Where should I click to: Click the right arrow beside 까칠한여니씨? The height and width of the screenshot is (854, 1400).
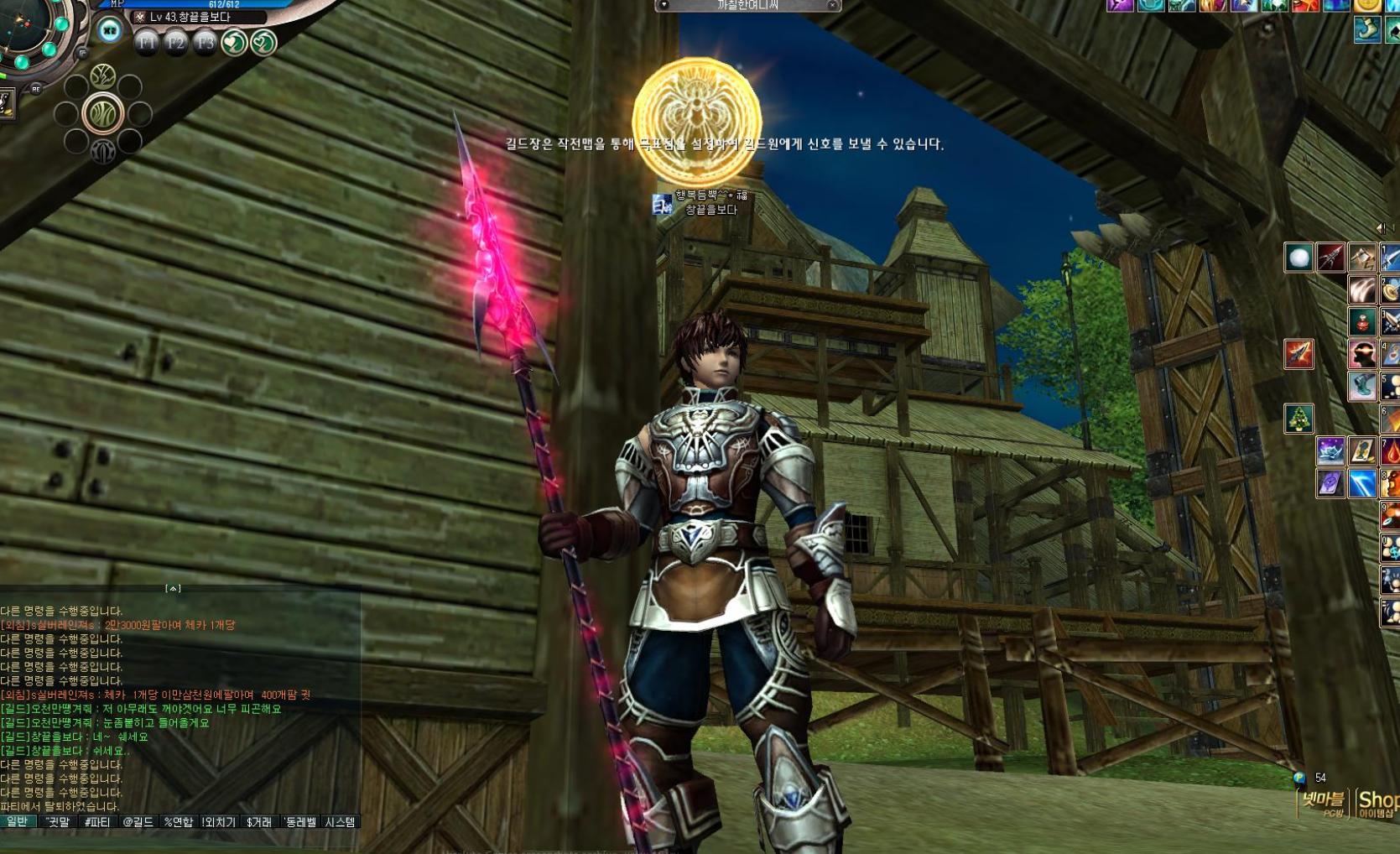coord(833,6)
